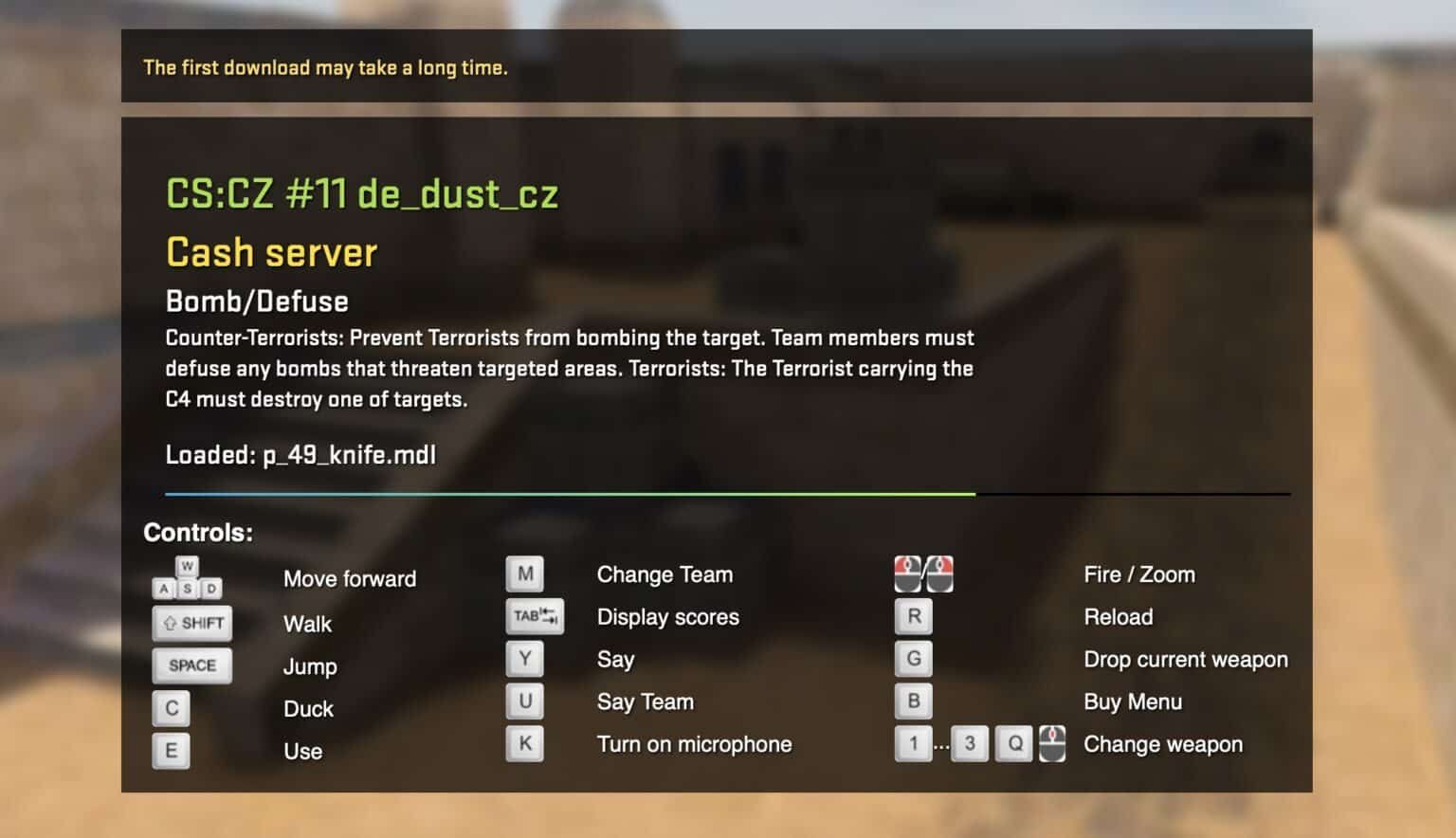Click the U key icon for Say Team
Image resolution: width=1456 pixels, height=838 pixels.
point(525,701)
